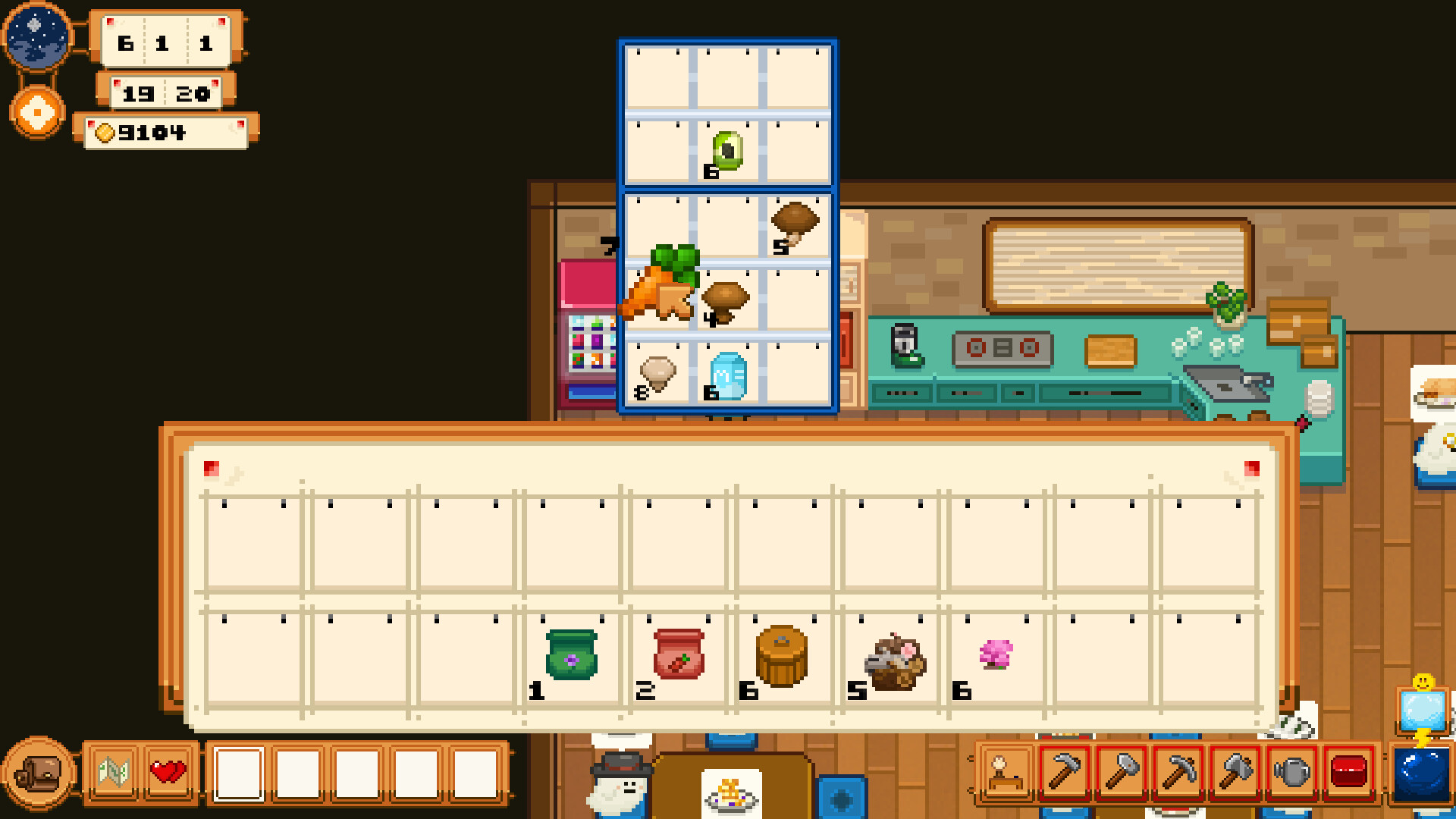1456x819 pixels.
Task: Select the claw hammer tool
Action: coord(1065,771)
